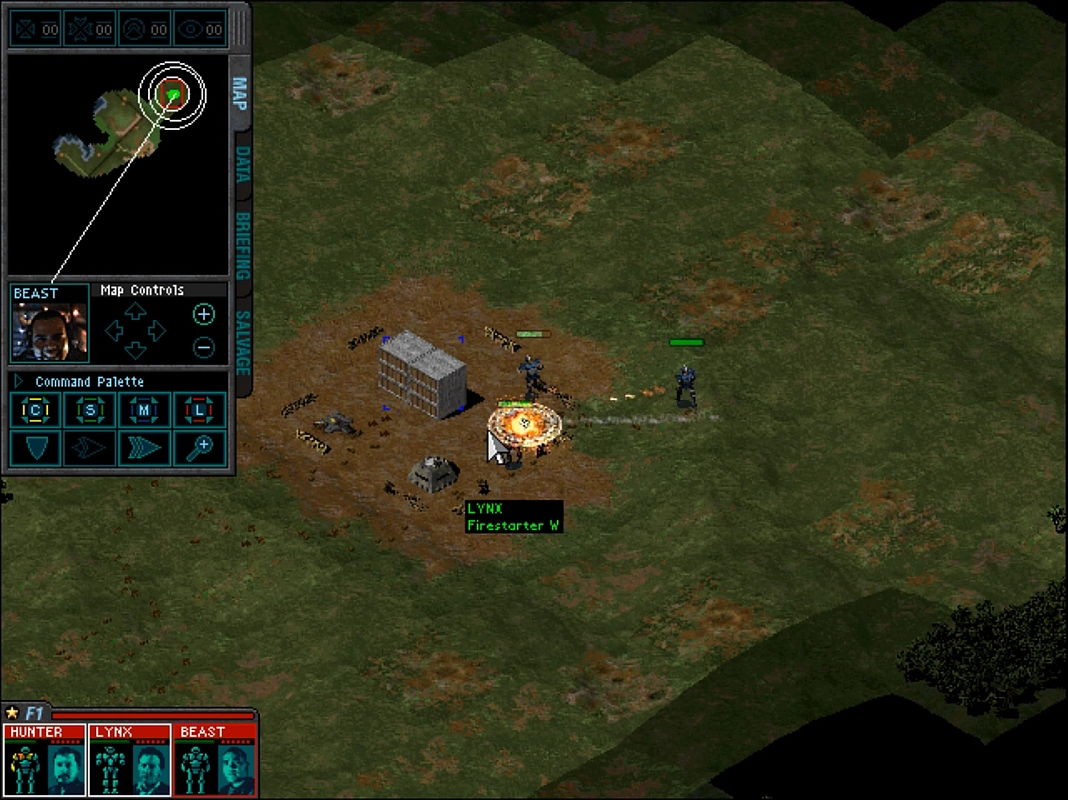Click the shield command icon
The width and height of the screenshot is (1068, 800).
pyautogui.click(x=36, y=448)
